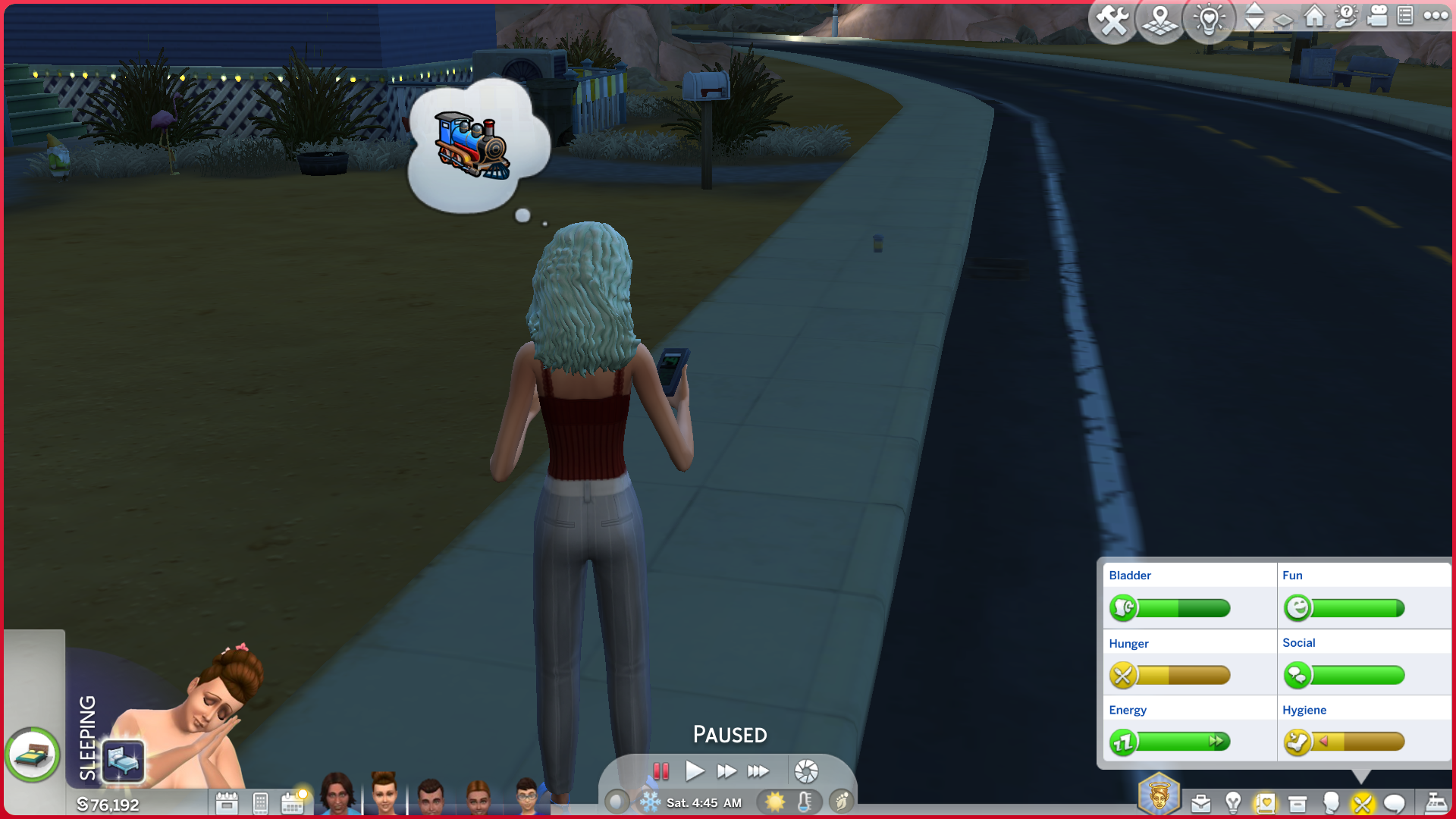This screenshot has width=1456, height=819.
Task: Open the screenshot camera shutter button
Action: [x=806, y=771]
